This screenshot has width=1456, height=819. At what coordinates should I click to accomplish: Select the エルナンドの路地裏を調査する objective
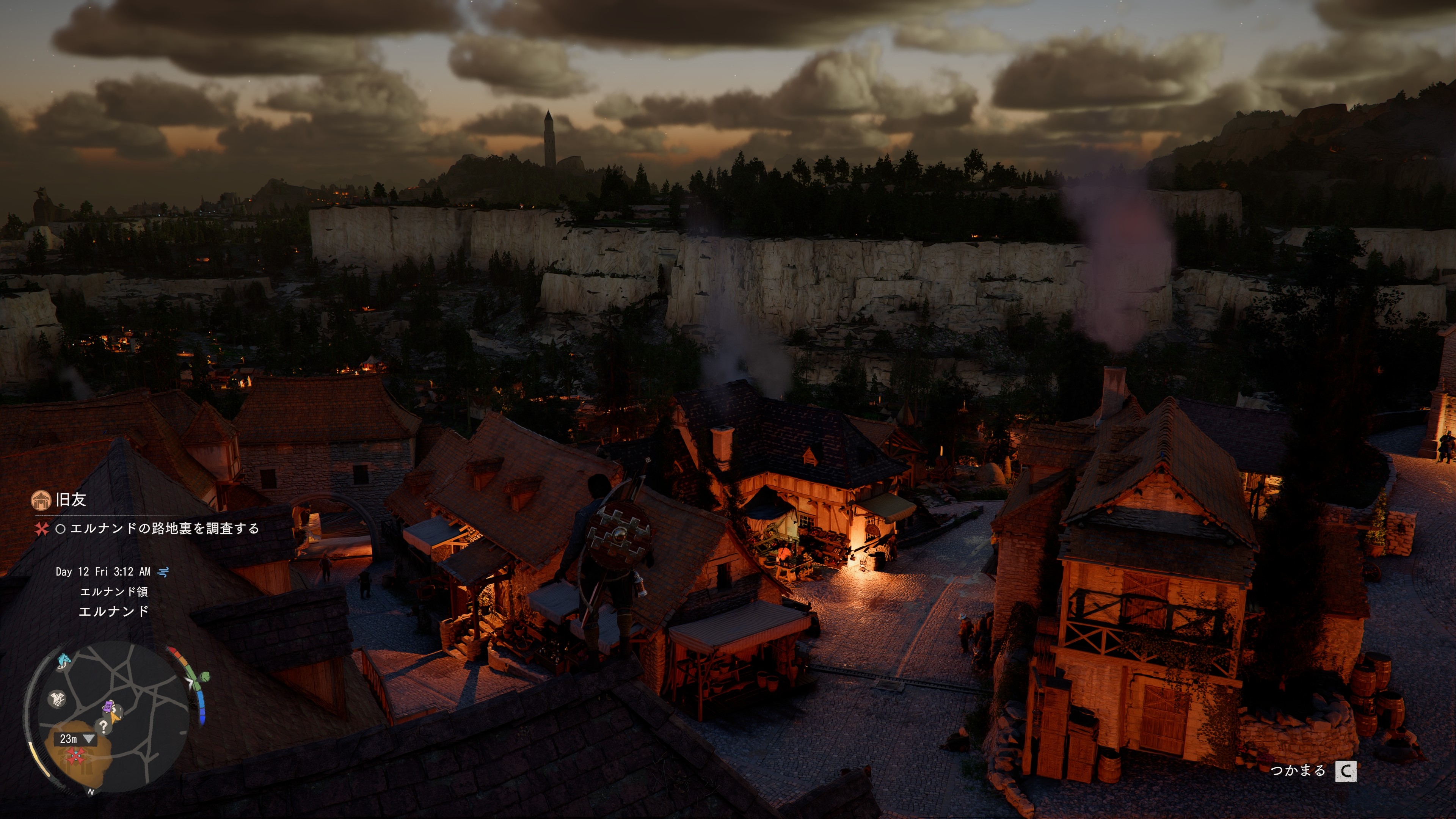164,529
